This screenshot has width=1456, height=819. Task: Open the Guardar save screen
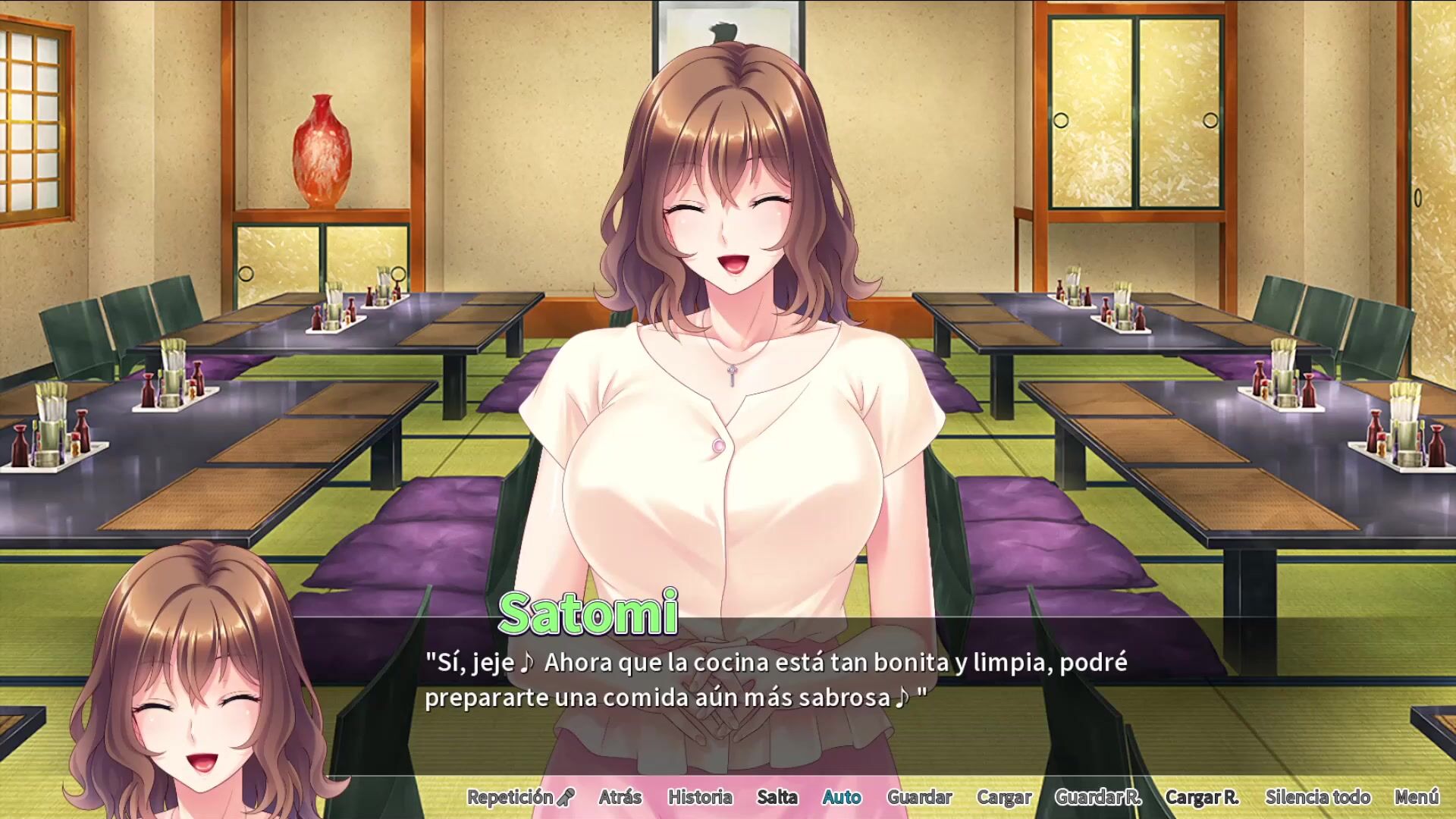click(x=919, y=797)
